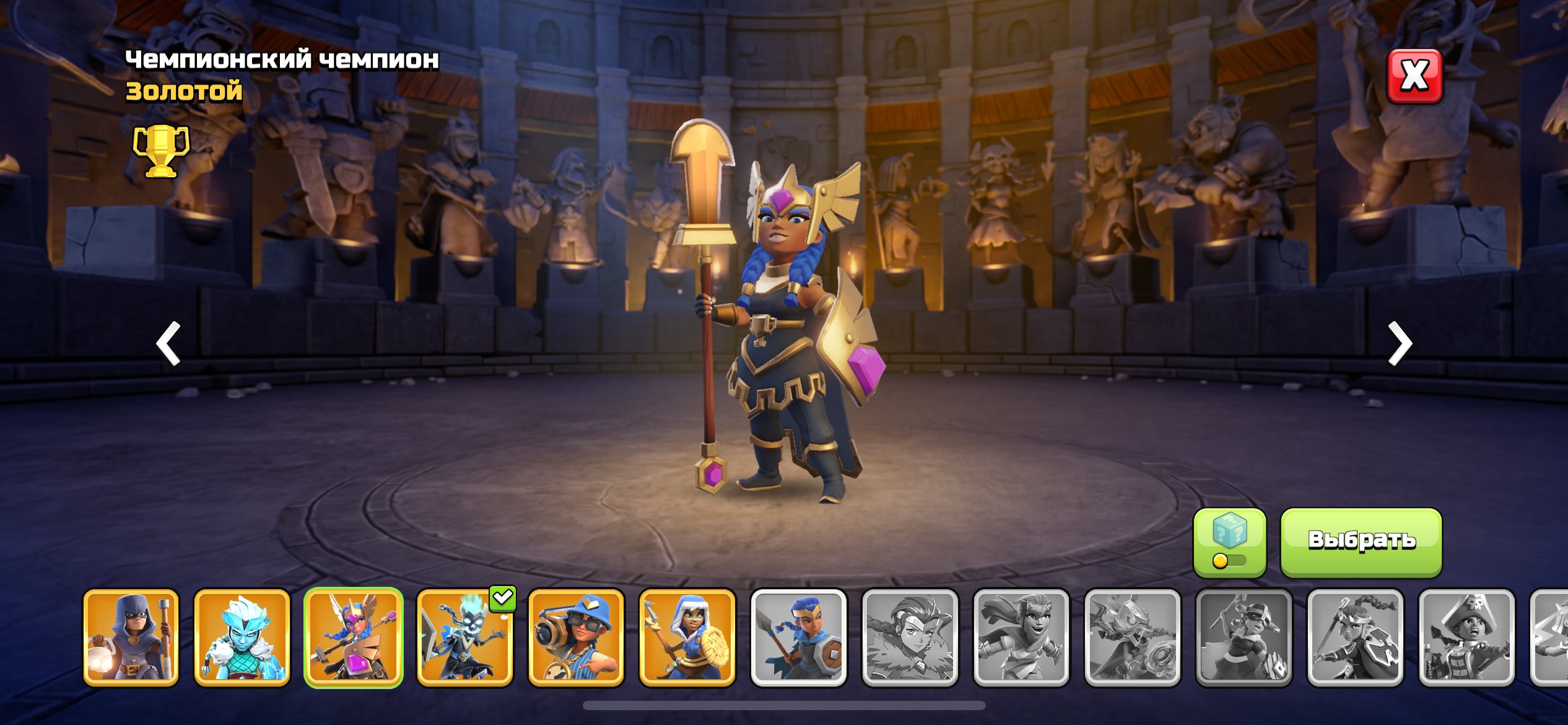1568x725 pixels.
Task: Pick the locked anime-style fur collar skin
Action: 910,638
